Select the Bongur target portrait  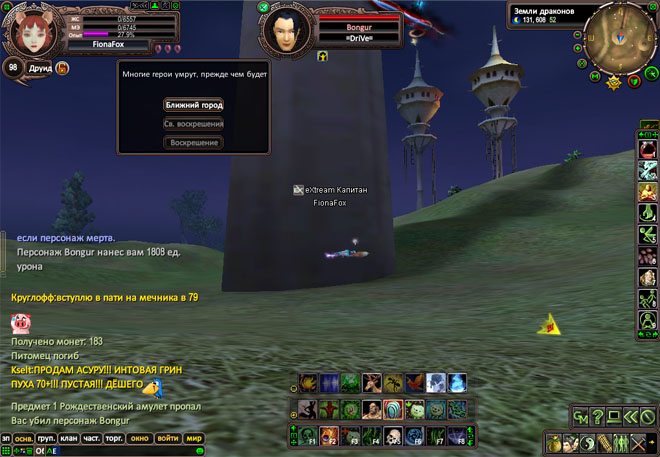[289, 31]
